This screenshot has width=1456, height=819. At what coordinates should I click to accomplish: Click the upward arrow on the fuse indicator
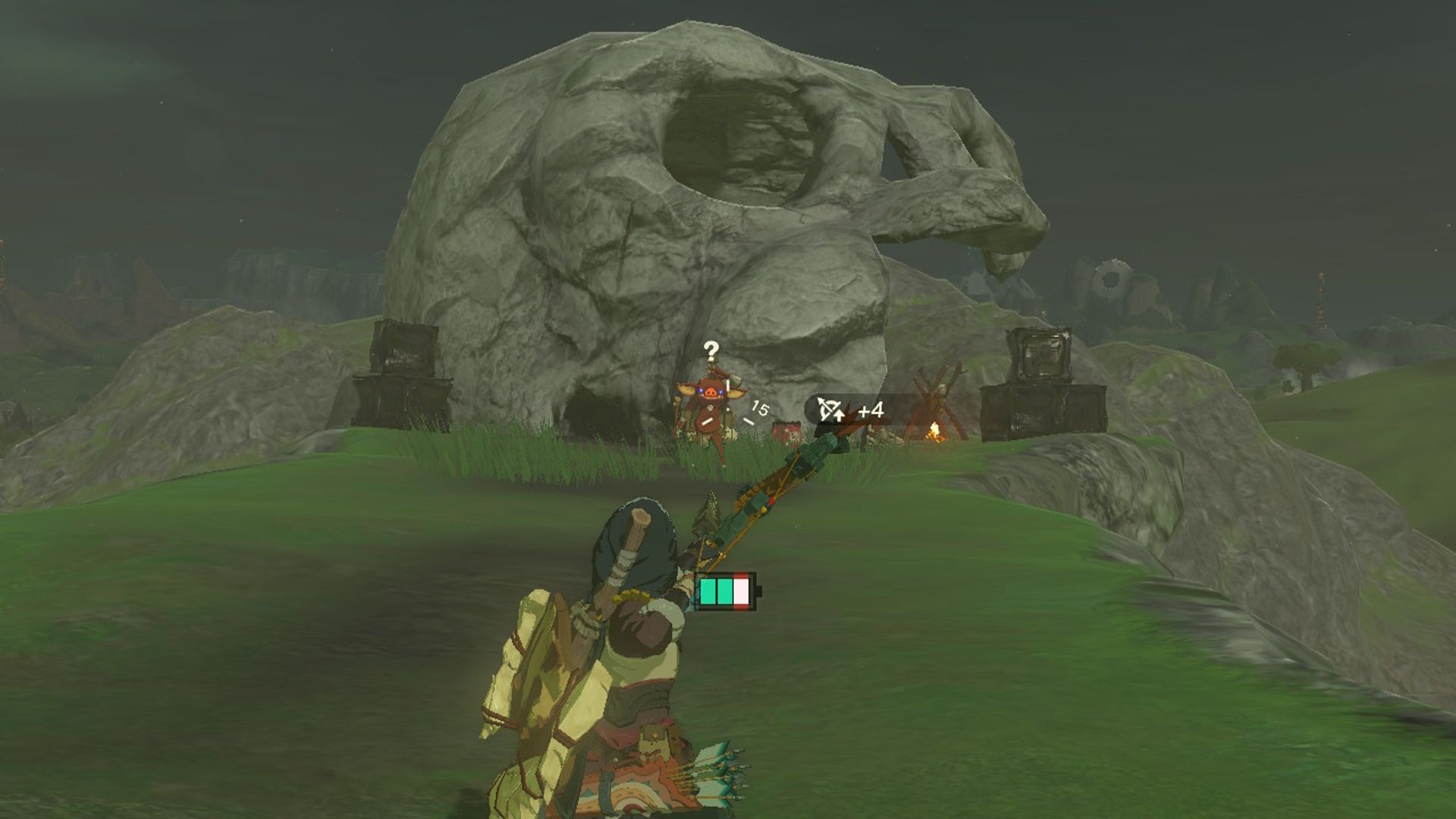(x=839, y=416)
